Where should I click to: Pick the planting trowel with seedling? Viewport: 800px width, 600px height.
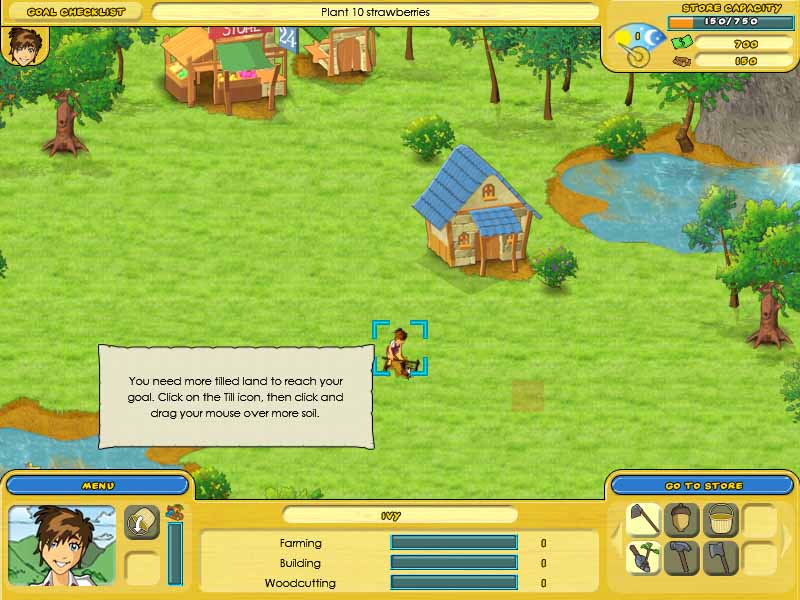click(x=644, y=557)
